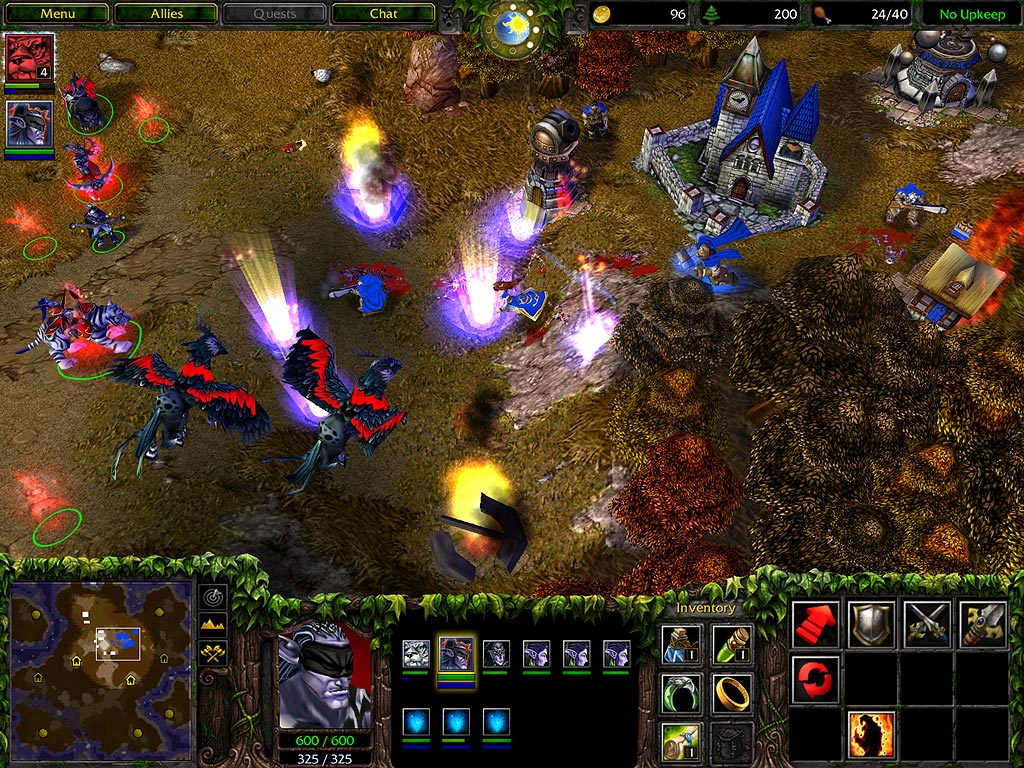Select the white panther unit in the group
The height and width of the screenshot is (768, 1024).
(x=416, y=654)
